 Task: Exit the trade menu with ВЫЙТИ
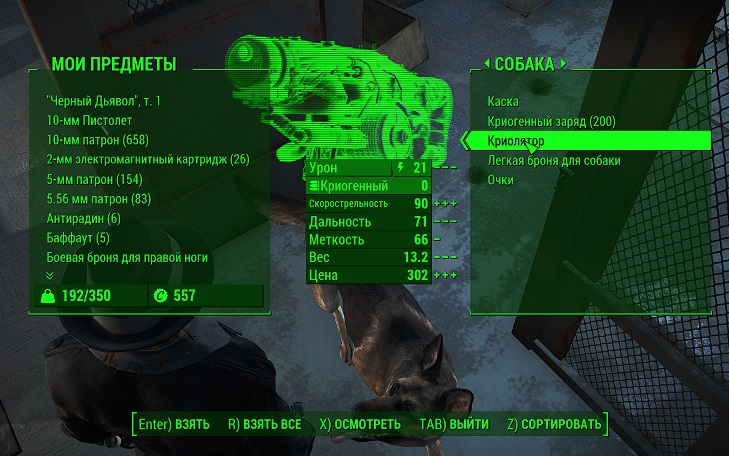click(454, 424)
